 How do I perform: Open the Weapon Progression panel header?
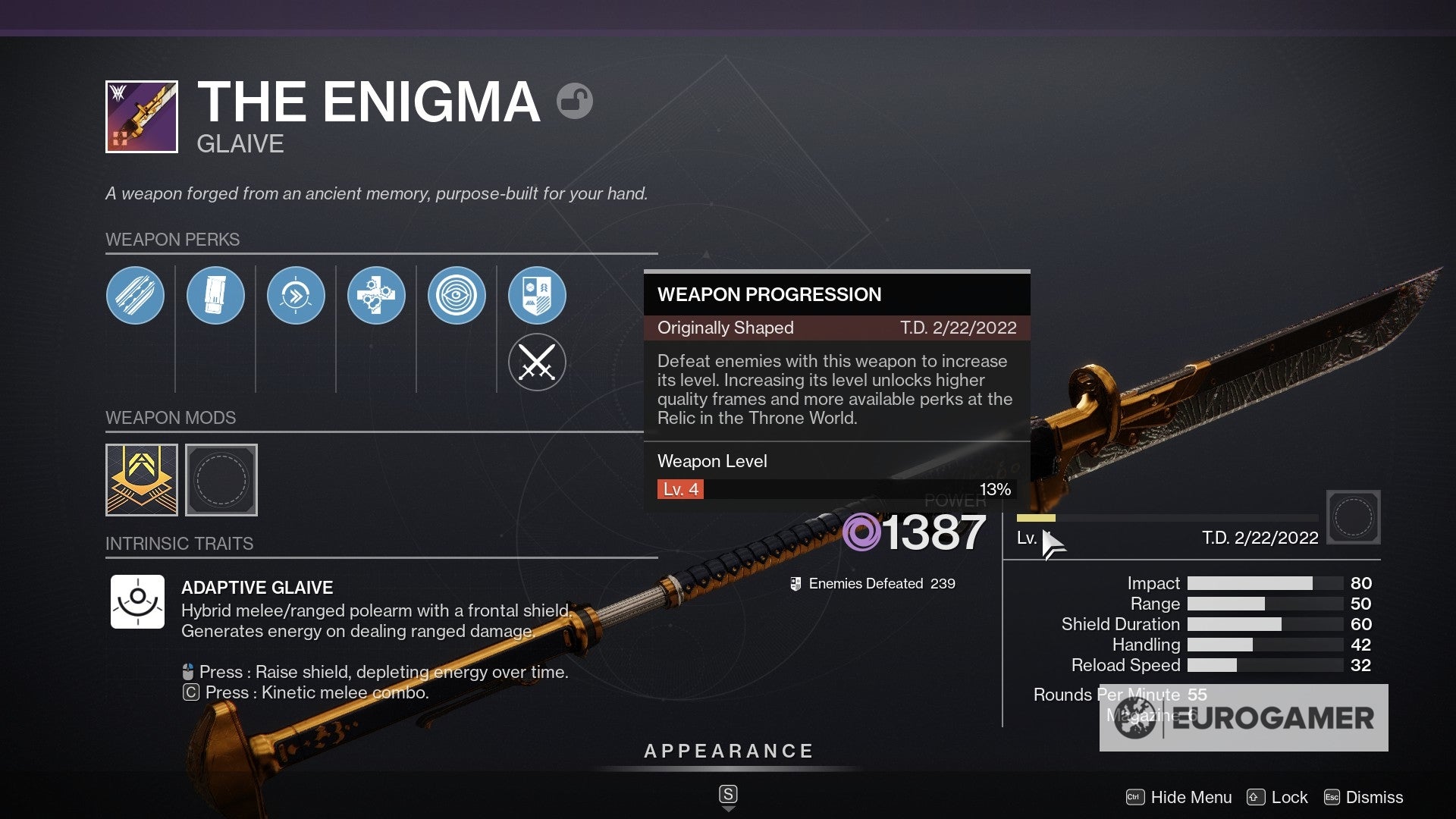click(x=770, y=295)
